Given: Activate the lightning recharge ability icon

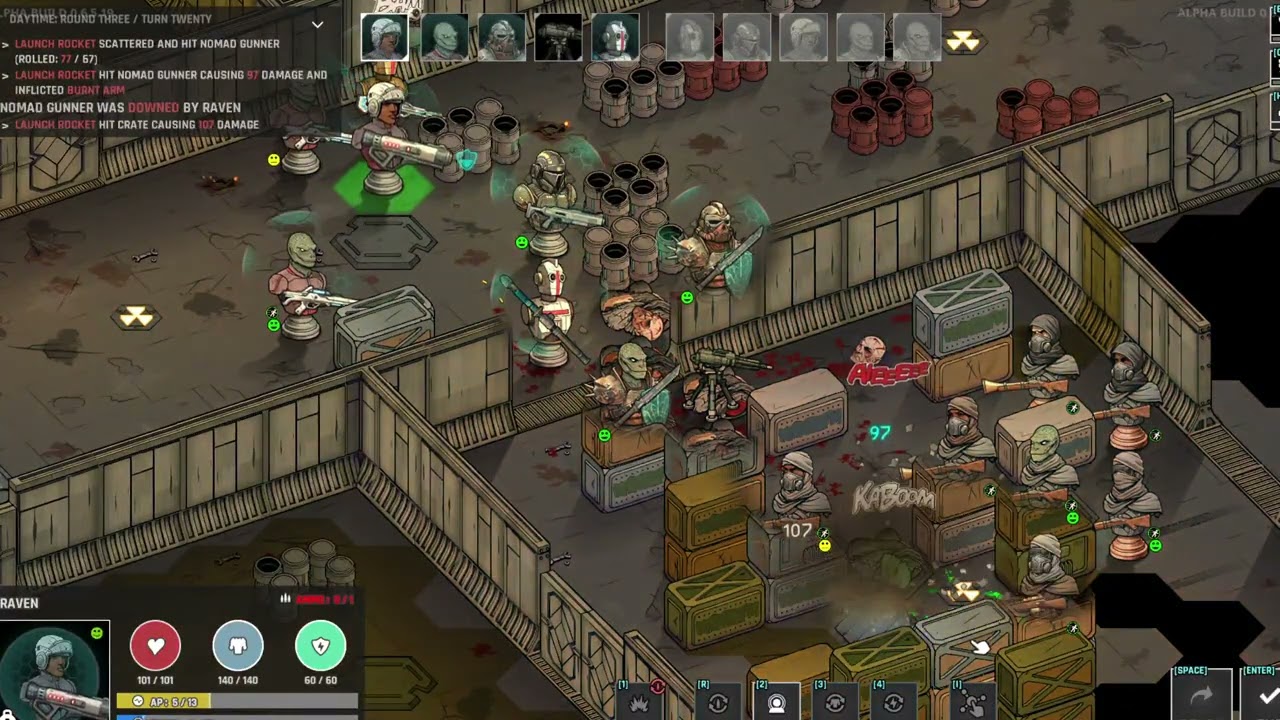Looking at the screenshot, I should tap(893, 702).
